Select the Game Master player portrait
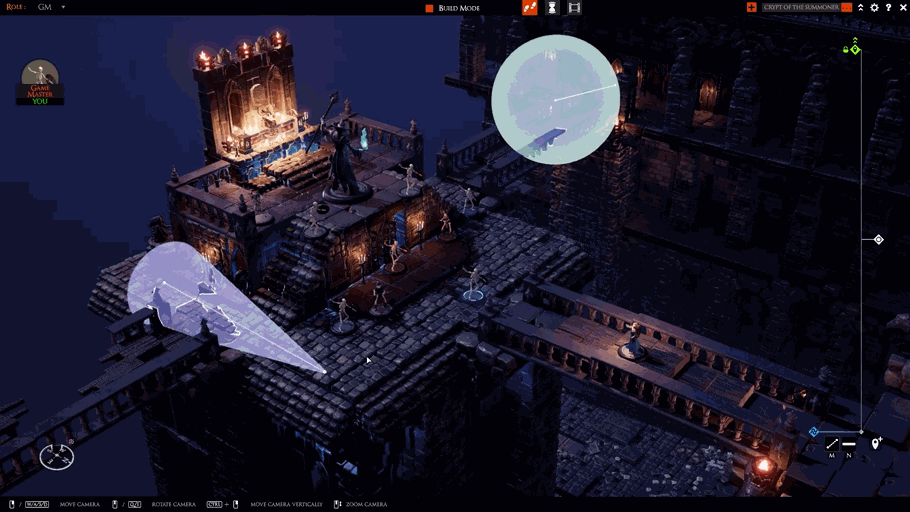910x512 pixels. (40, 82)
